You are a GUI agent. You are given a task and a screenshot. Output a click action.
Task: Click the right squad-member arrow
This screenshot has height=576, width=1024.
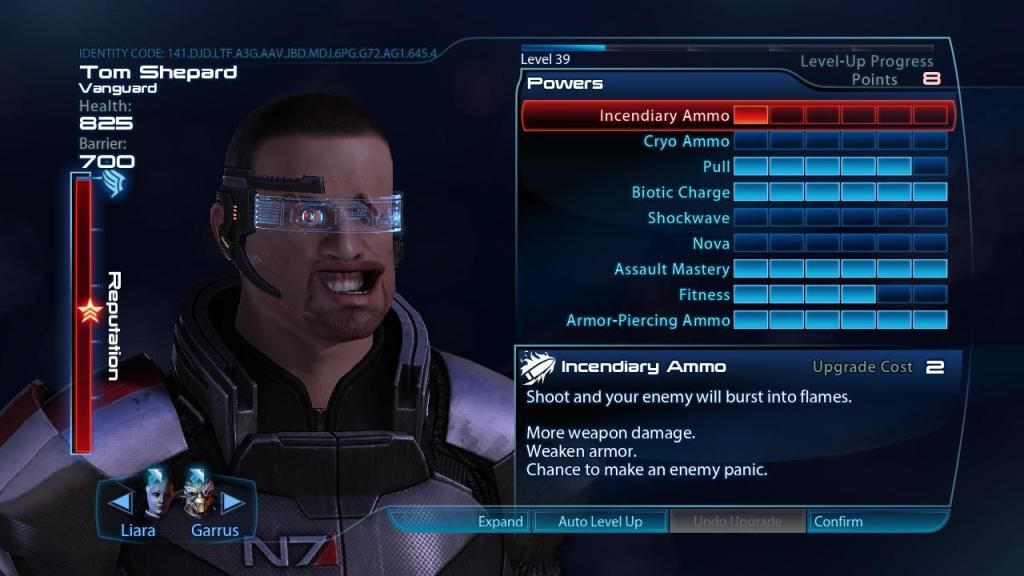pos(232,501)
